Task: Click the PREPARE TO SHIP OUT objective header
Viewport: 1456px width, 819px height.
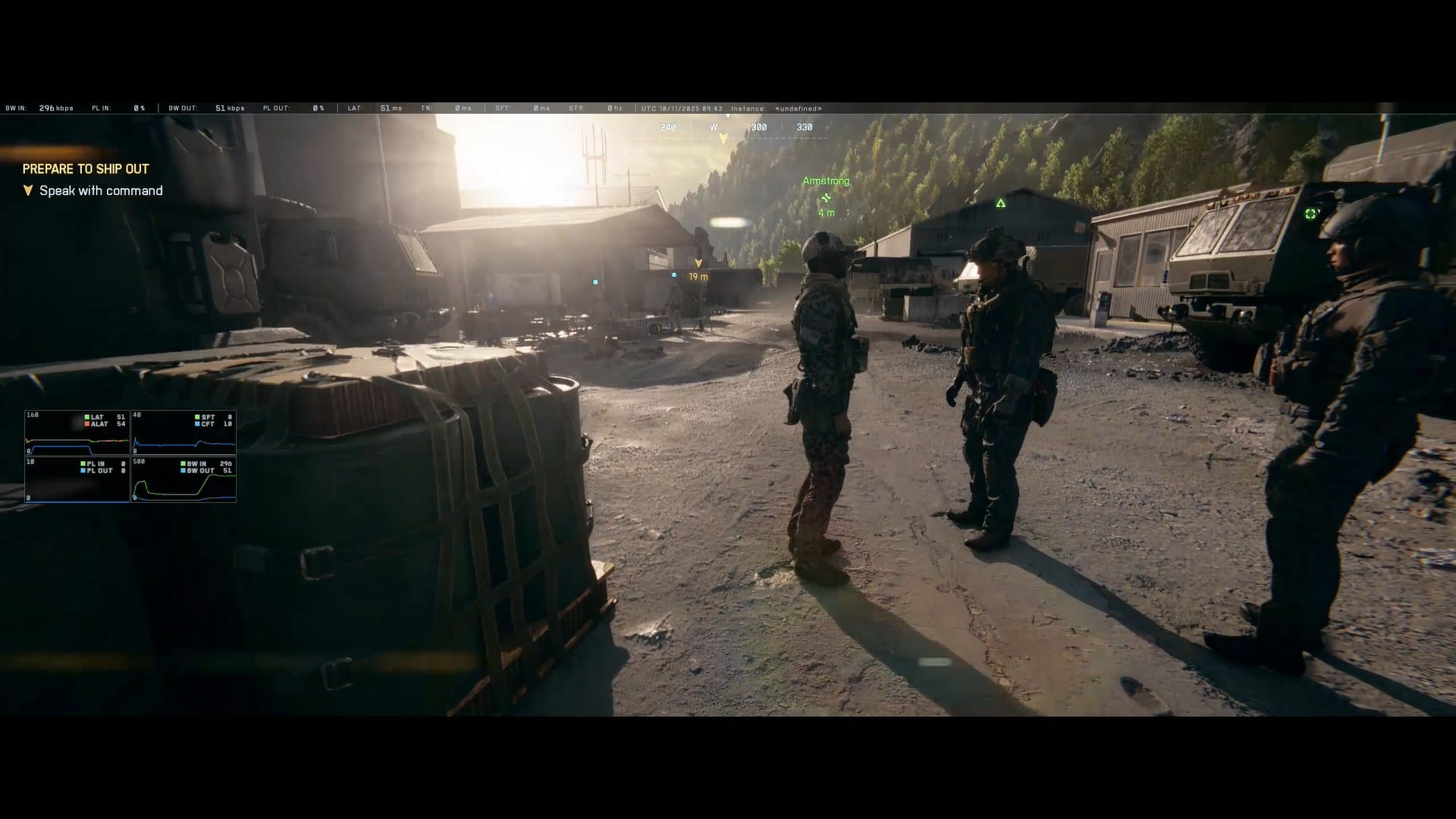Action: click(85, 168)
